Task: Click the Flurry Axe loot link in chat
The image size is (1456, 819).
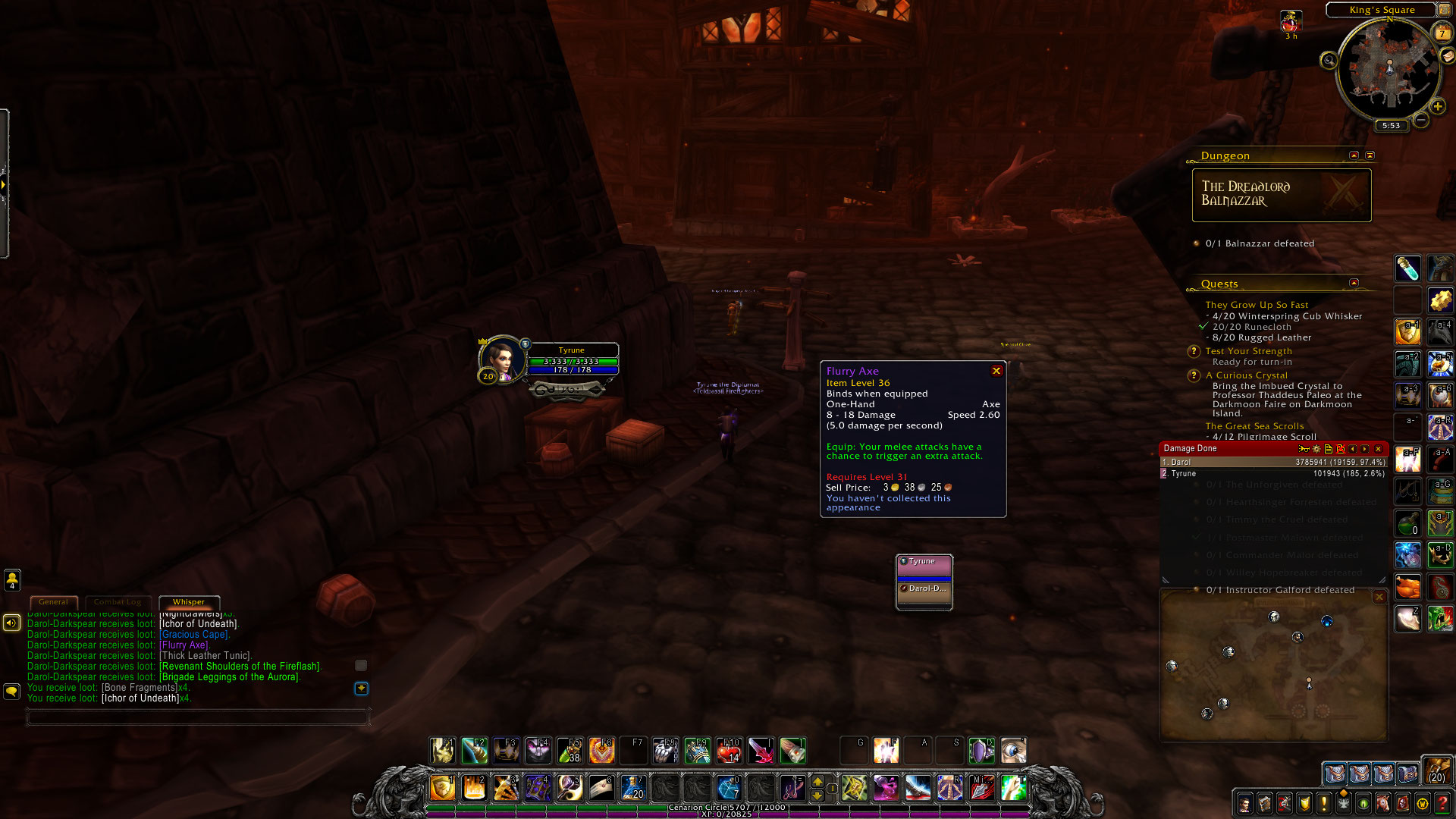Action: (184, 645)
